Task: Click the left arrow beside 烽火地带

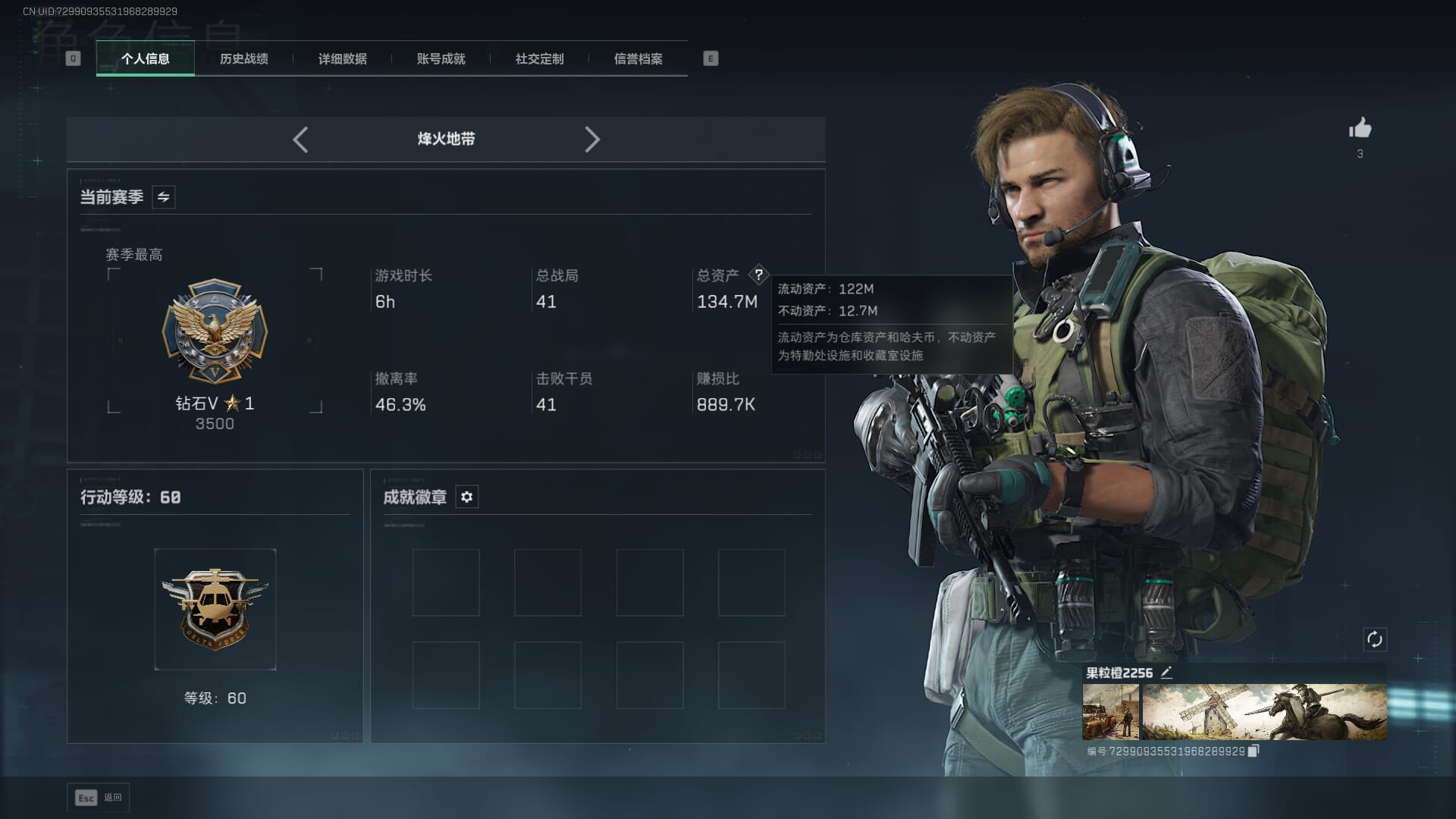Action: (x=300, y=140)
